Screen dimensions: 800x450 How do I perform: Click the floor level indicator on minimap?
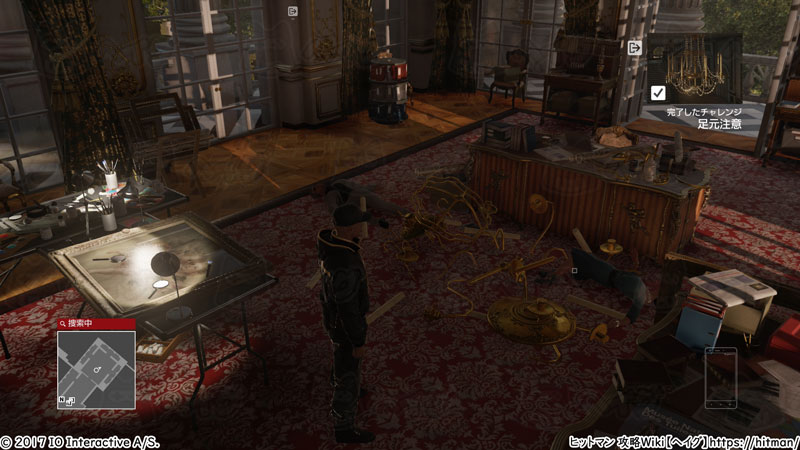68,400
